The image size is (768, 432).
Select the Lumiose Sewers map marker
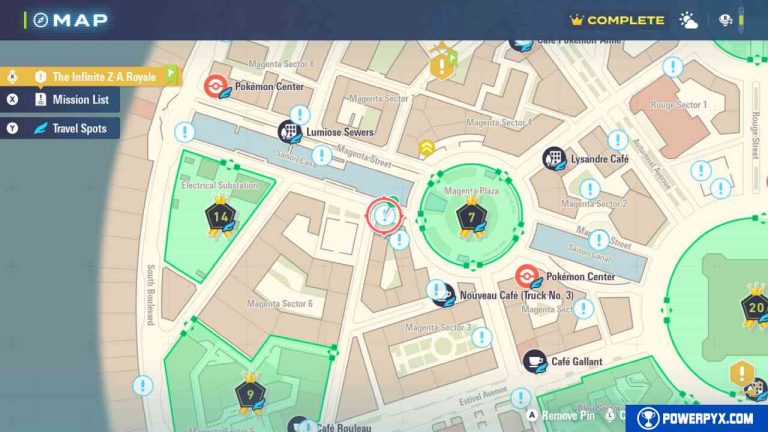click(x=290, y=132)
